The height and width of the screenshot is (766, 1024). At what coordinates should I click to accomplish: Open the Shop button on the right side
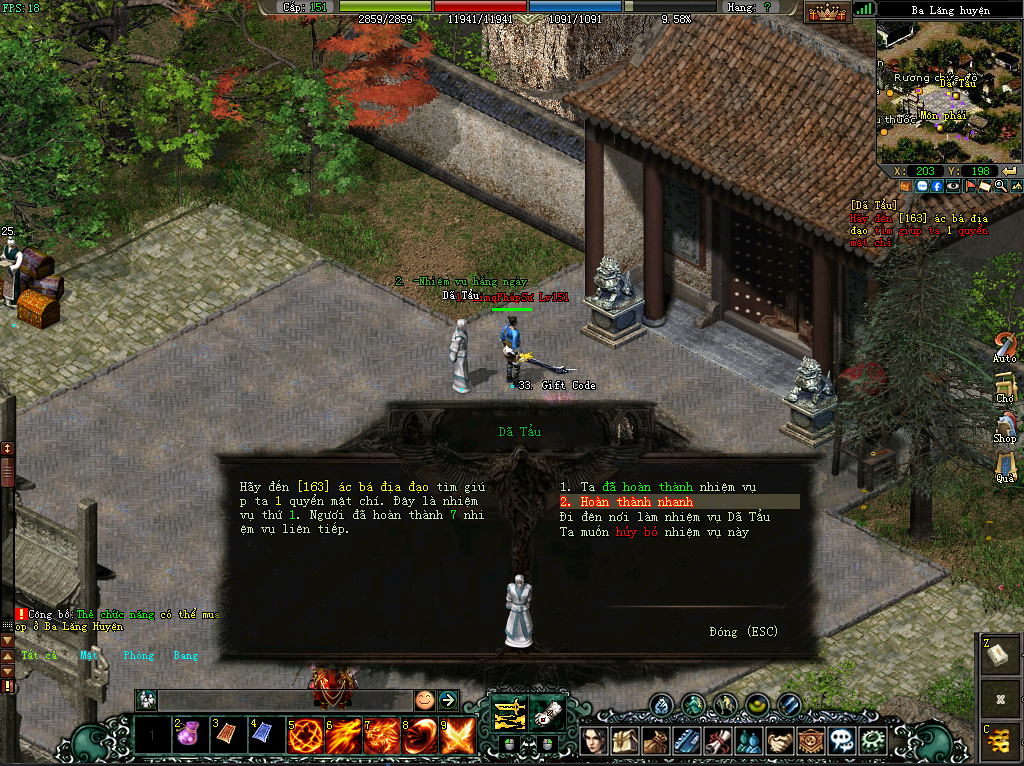[1004, 428]
